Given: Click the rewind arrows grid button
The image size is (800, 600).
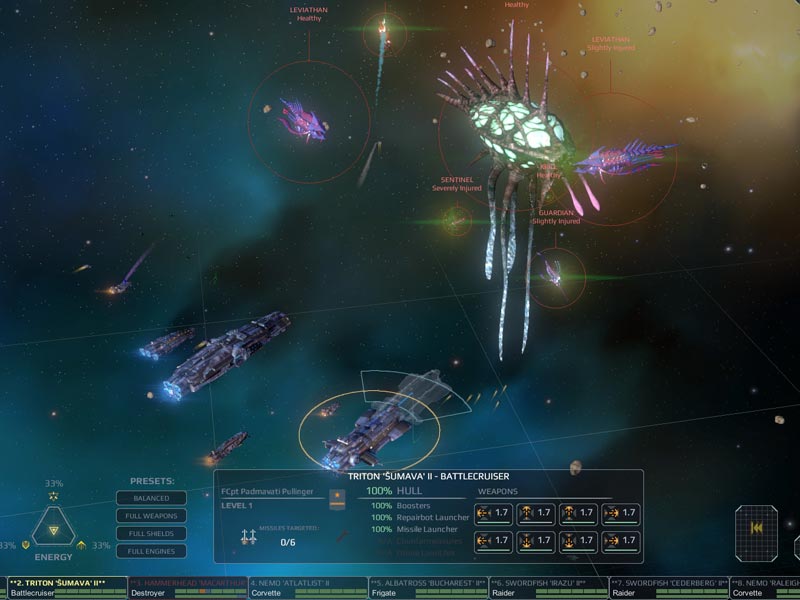Looking at the screenshot, I should coord(756,529).
